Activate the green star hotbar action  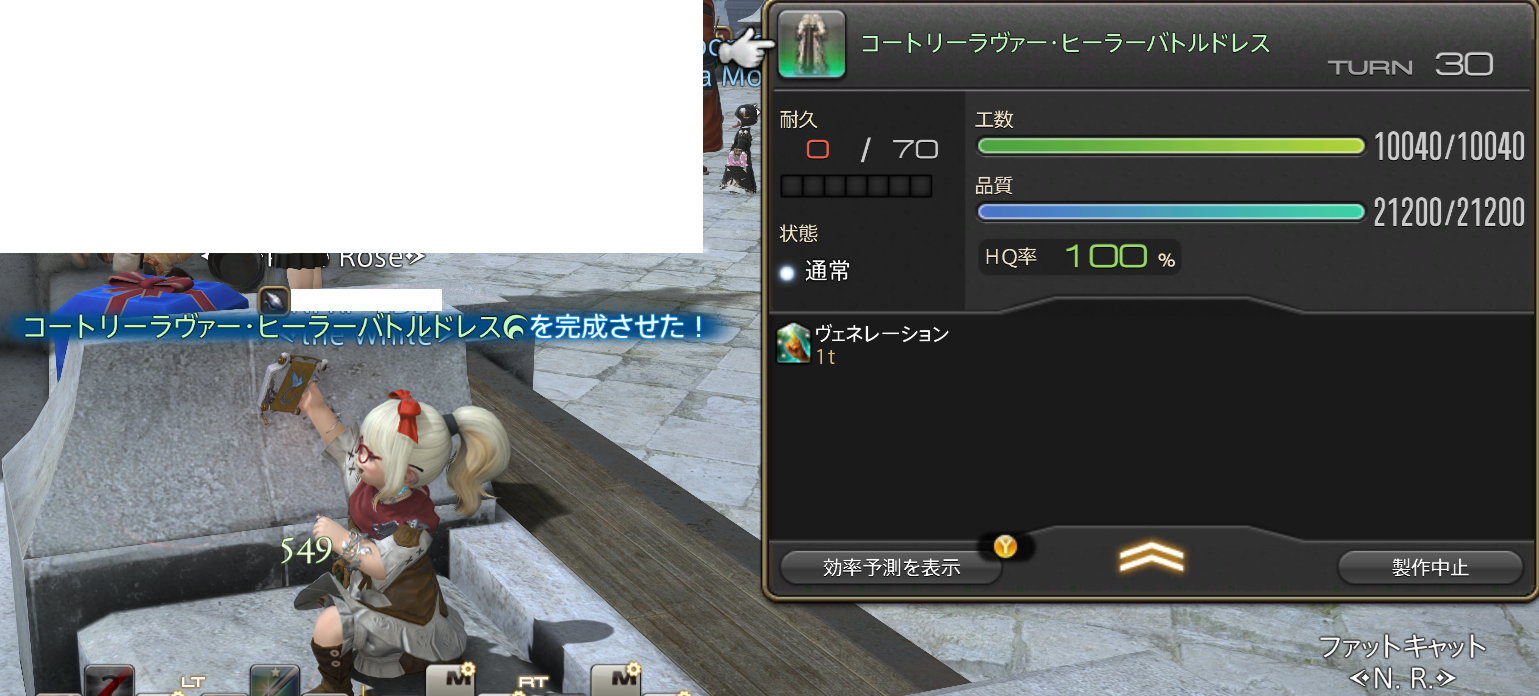click(274, 682)
